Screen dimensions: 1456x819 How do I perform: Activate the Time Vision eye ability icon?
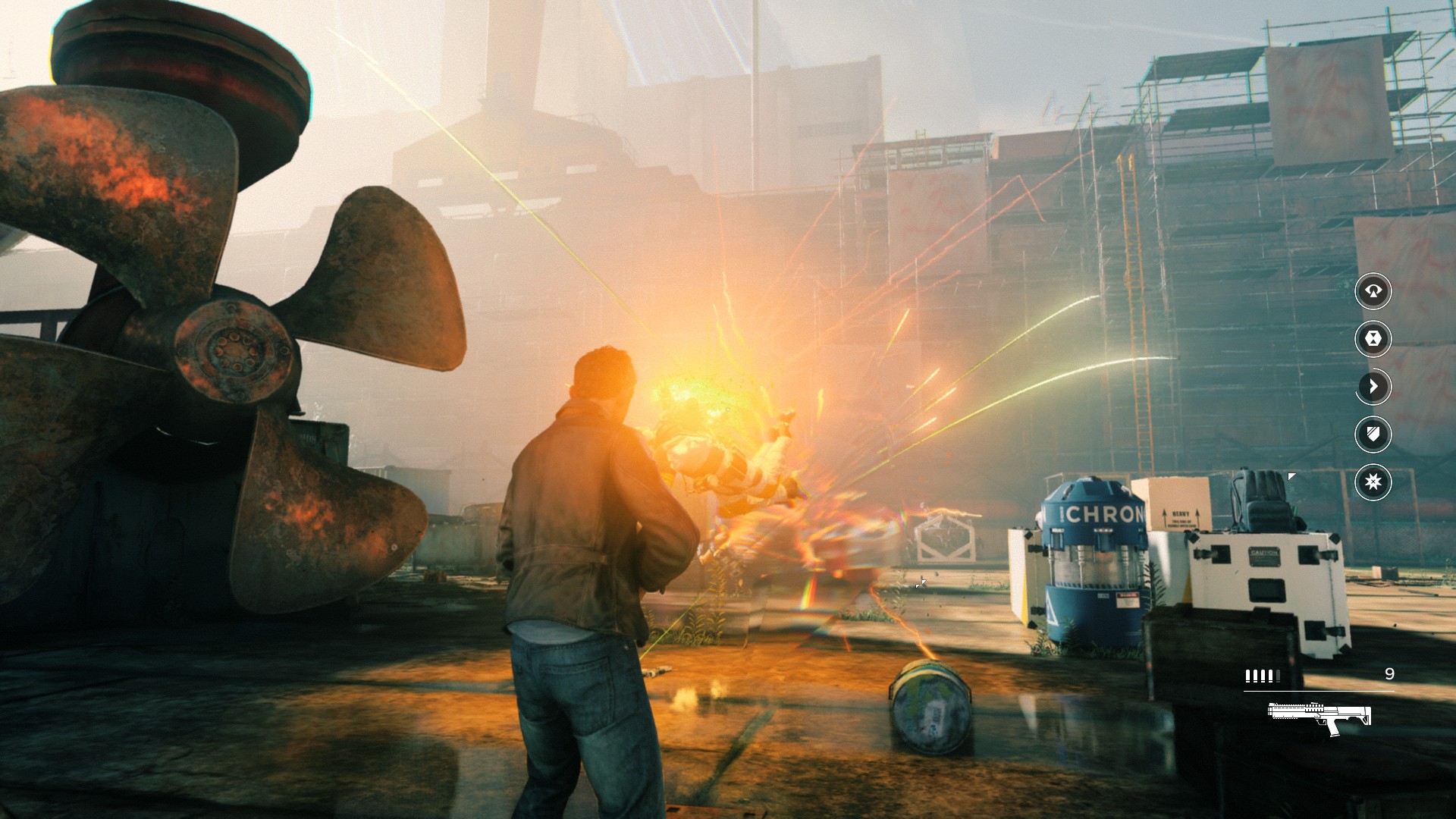pos(1373,290)
